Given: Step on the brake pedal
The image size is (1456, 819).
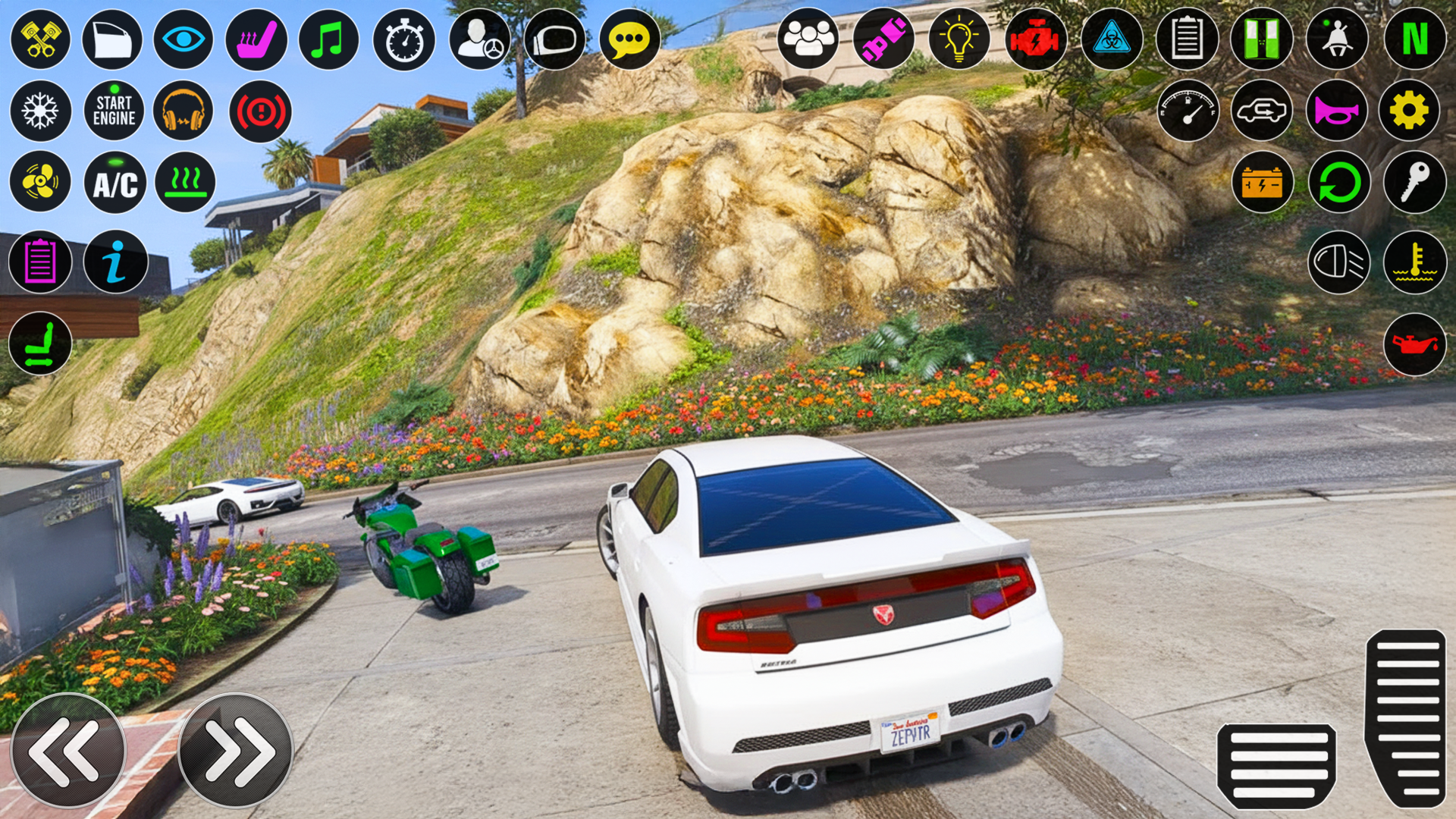Looking at the screenshot, I should click(x=1276, y=766).
